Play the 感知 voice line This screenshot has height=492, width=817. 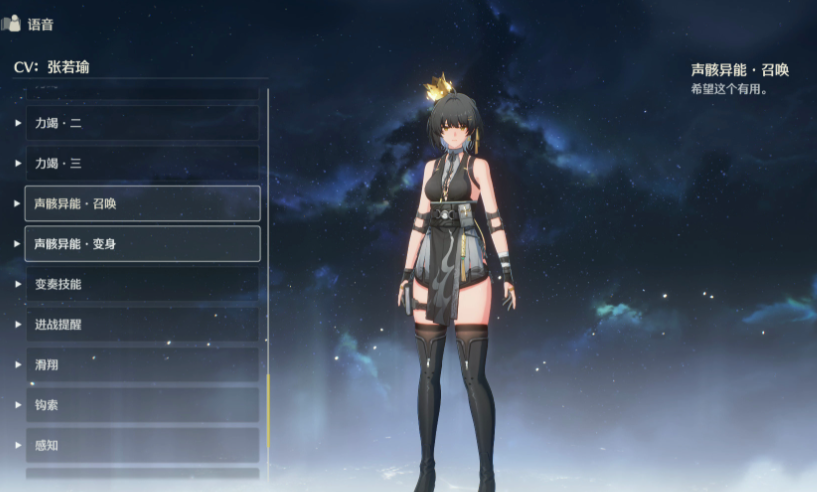click(x=141, y=445)
